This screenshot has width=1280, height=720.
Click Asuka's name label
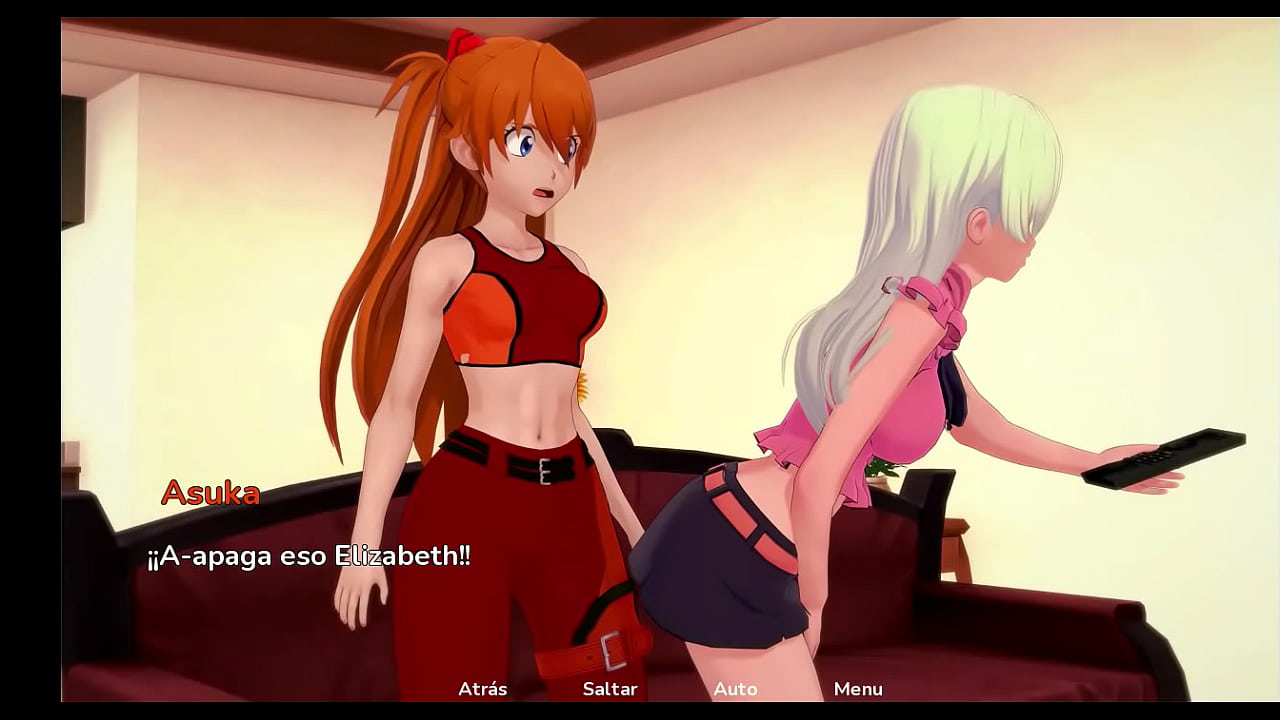coord(211,491)
